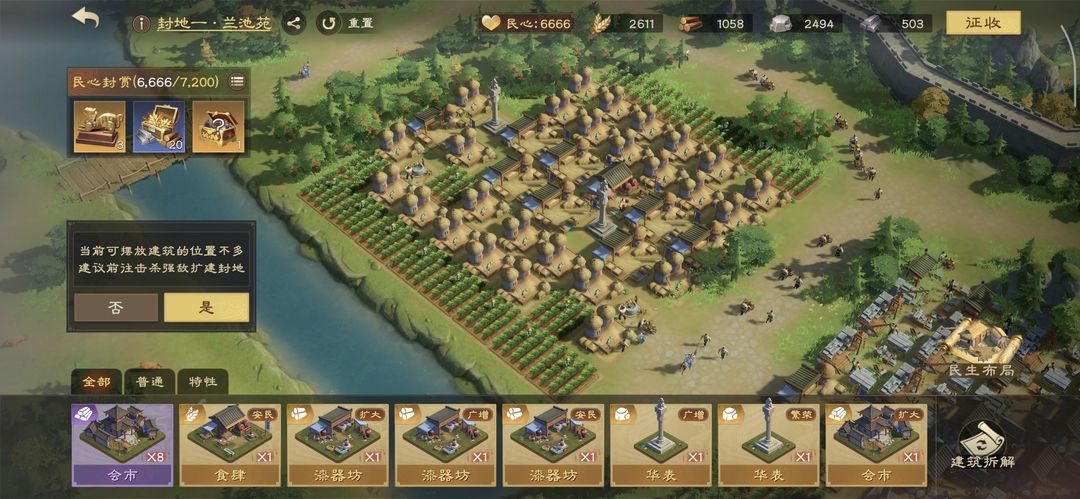Confirm the expansion prompt with 是

(206, 307)
